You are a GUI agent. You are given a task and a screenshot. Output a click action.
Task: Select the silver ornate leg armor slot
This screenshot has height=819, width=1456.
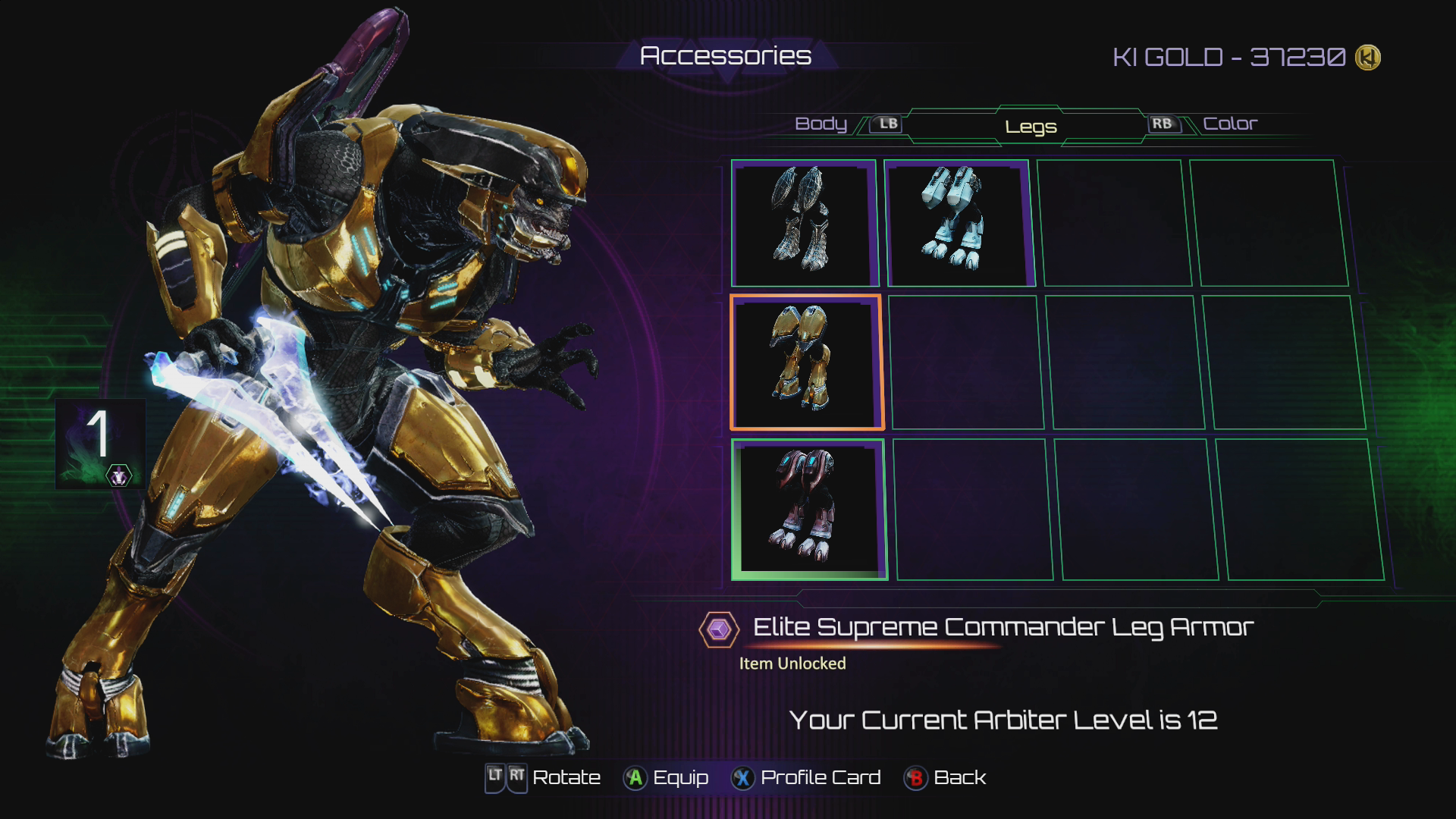click(x=803, y=222)
